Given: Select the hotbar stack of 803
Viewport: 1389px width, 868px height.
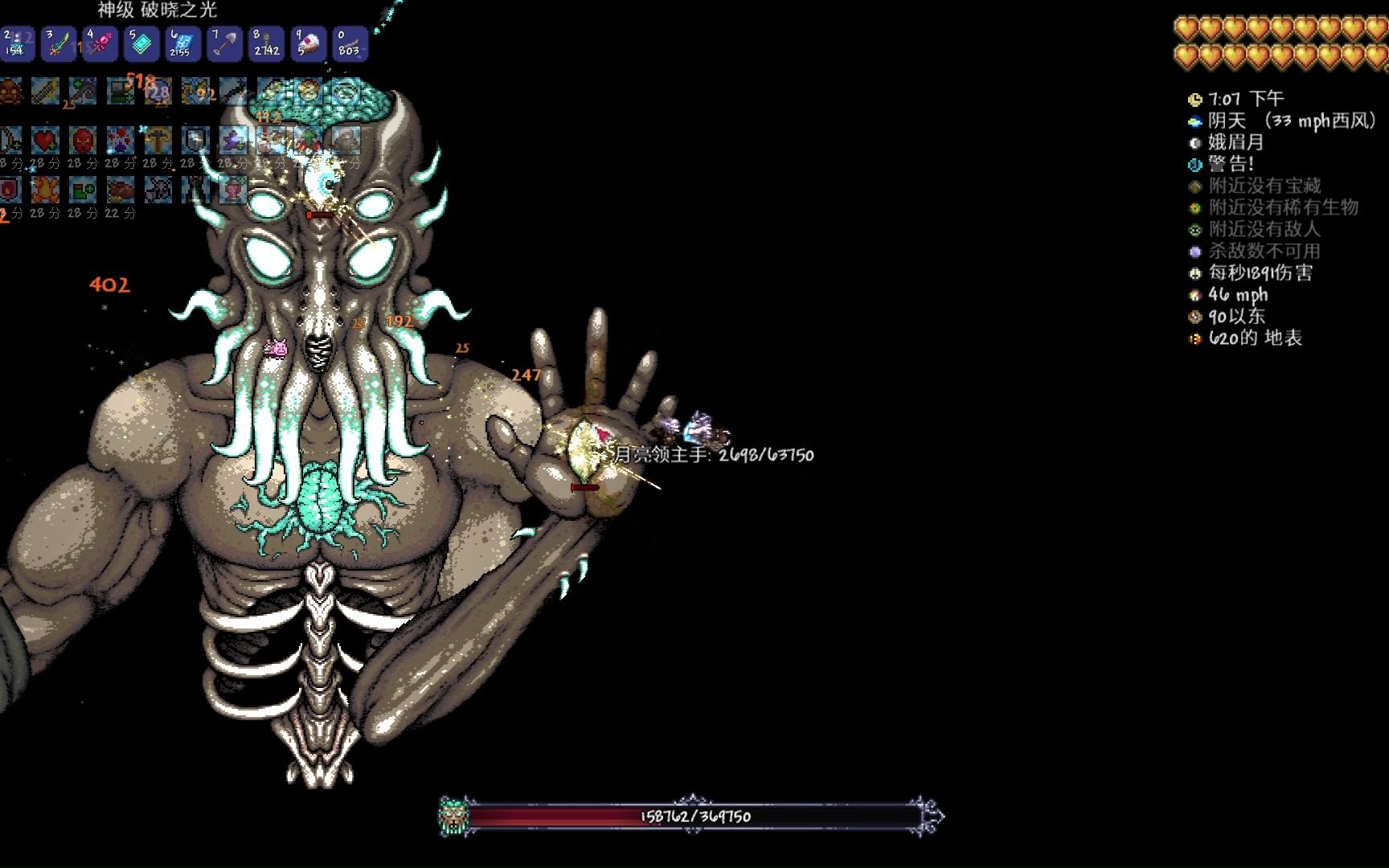Looking at the screenshot, I should [x=349, y=43].
